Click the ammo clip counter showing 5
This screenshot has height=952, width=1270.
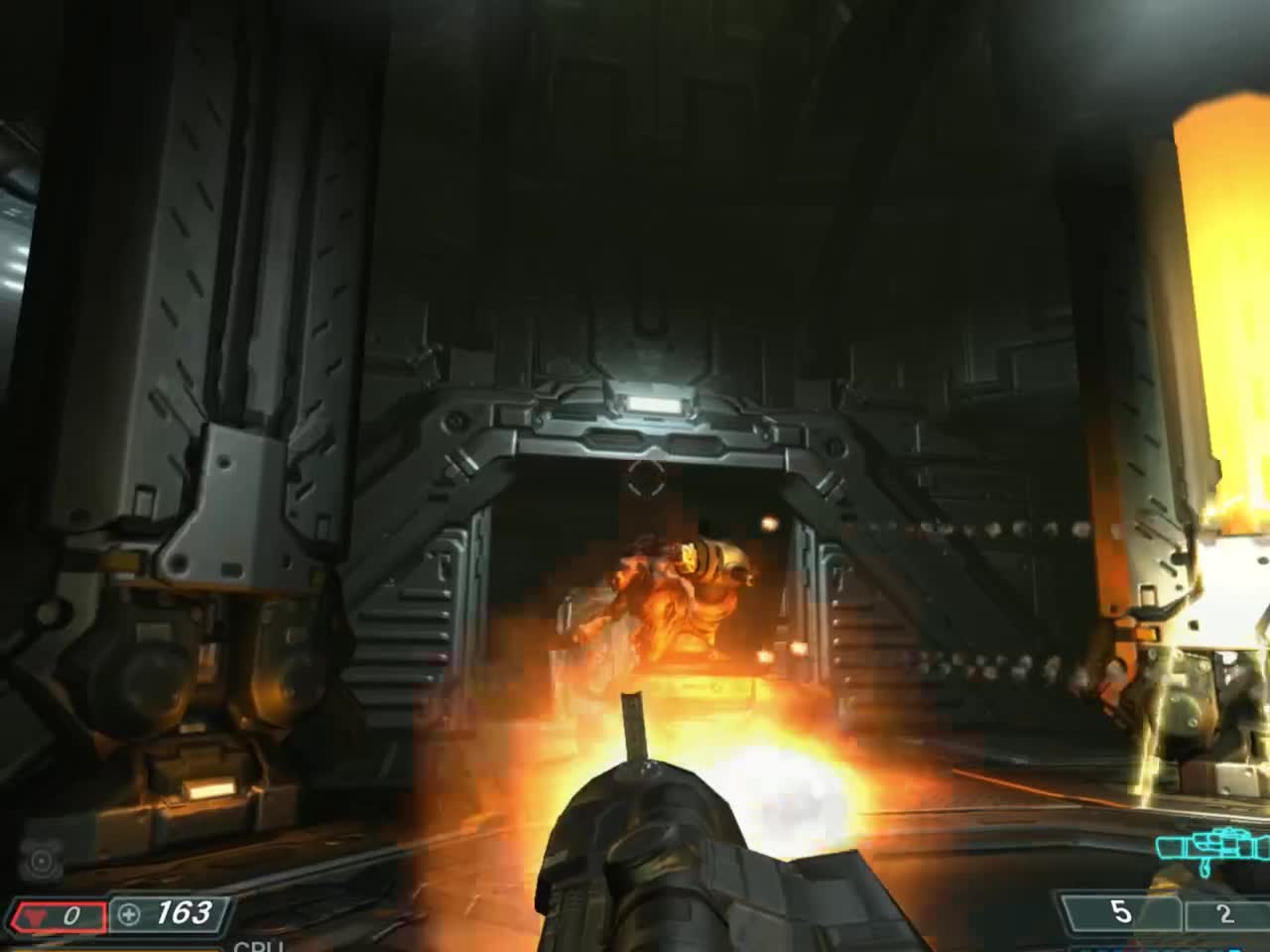pos(1121,911)
